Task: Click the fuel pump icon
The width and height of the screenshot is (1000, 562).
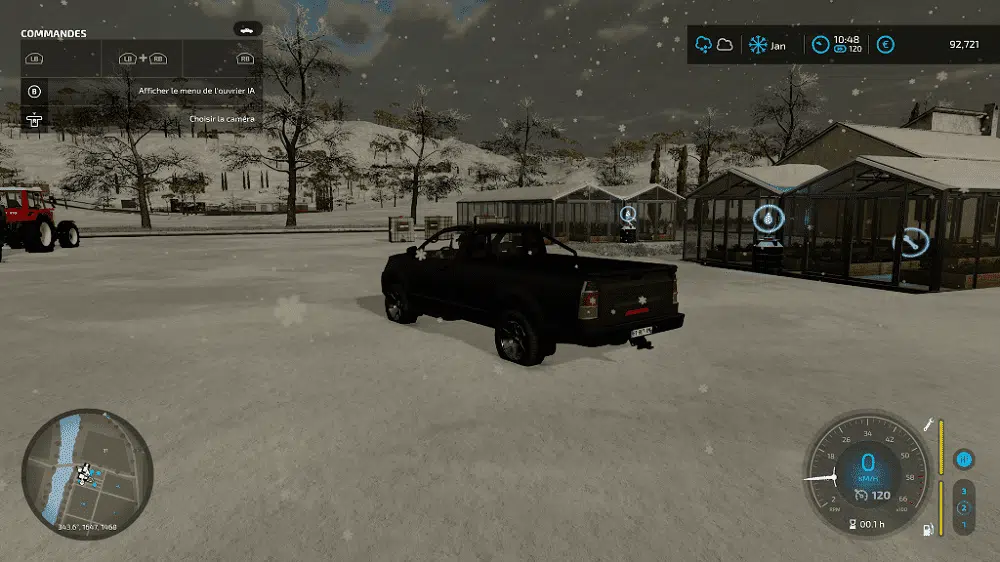Action: (927, 527)
